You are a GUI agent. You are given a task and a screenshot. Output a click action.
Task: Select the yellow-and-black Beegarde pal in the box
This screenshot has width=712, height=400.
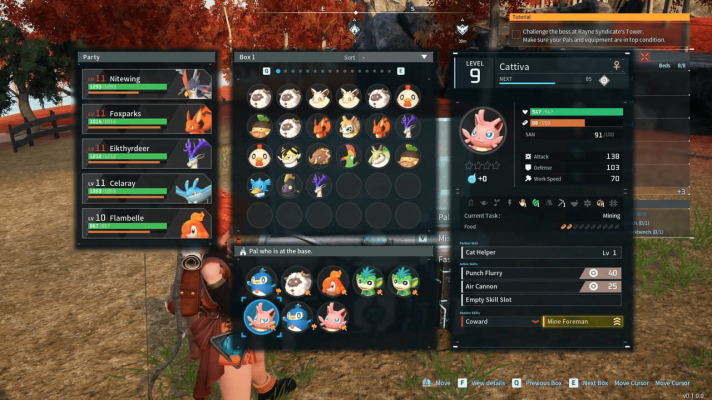[x=291, y=156]
